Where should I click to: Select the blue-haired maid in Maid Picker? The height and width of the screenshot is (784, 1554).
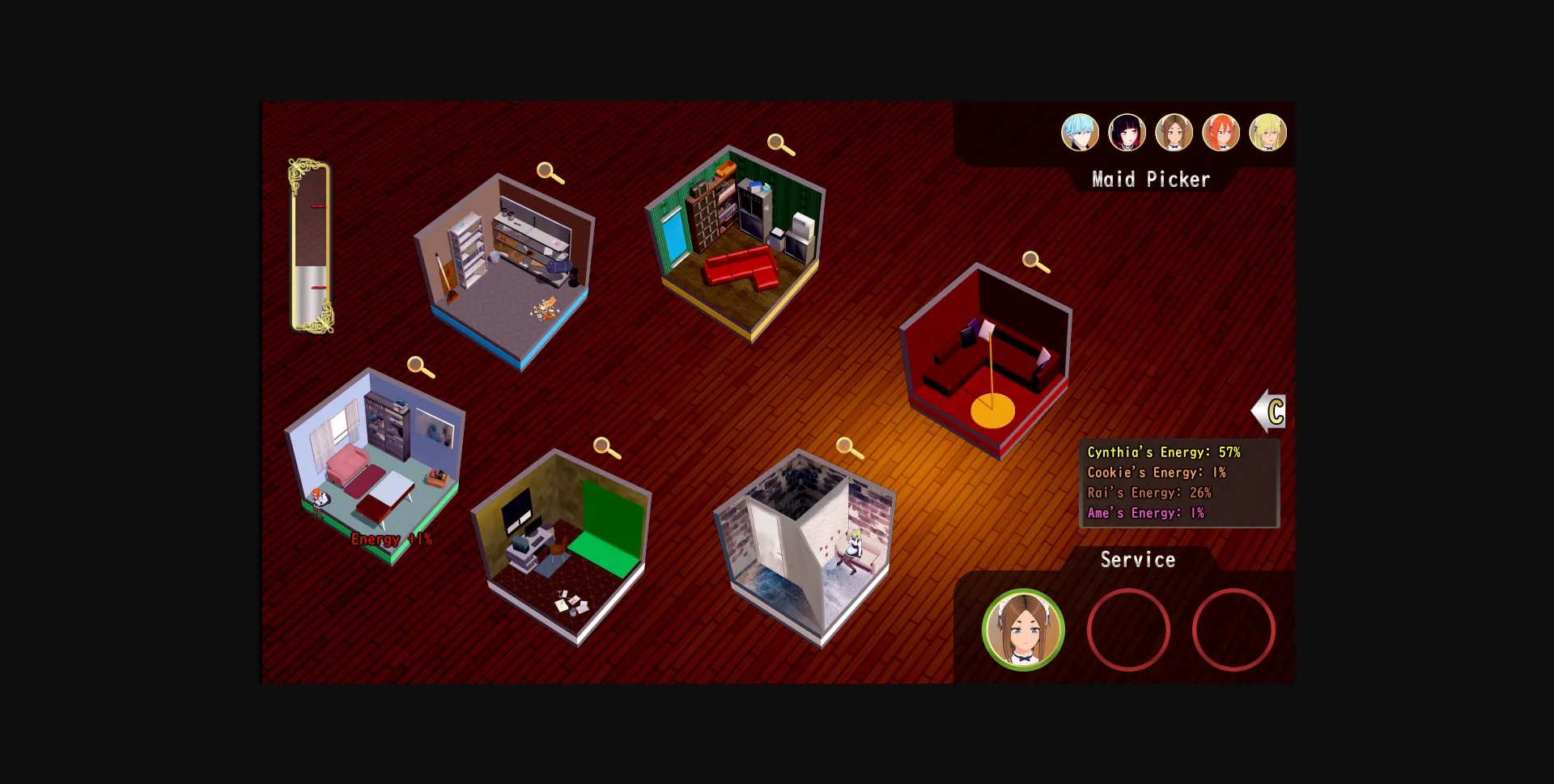1081,132
